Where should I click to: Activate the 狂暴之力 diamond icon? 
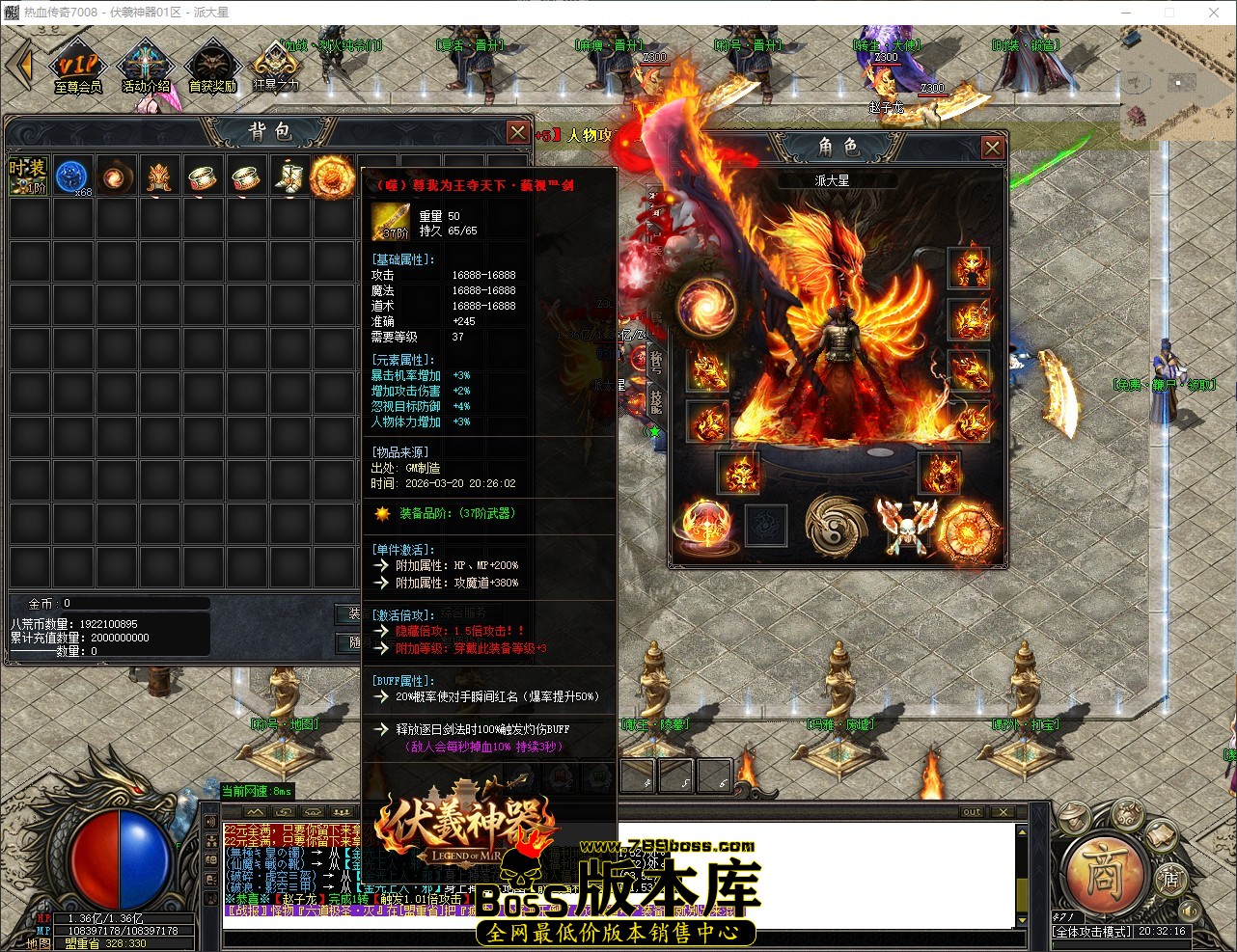click(276, 63)
